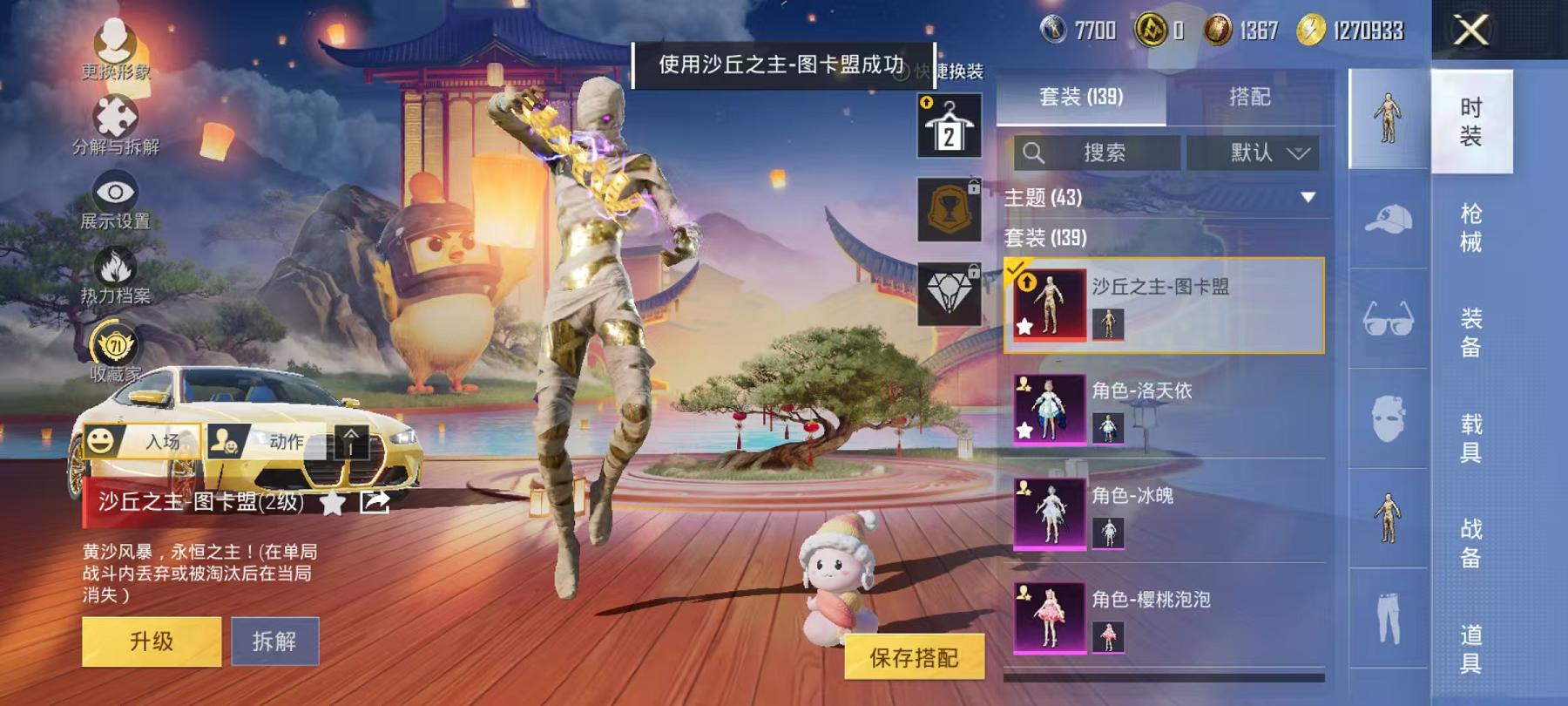Click the share icon beside 沙丘之主-图卡盟 name

click(375, 504)
